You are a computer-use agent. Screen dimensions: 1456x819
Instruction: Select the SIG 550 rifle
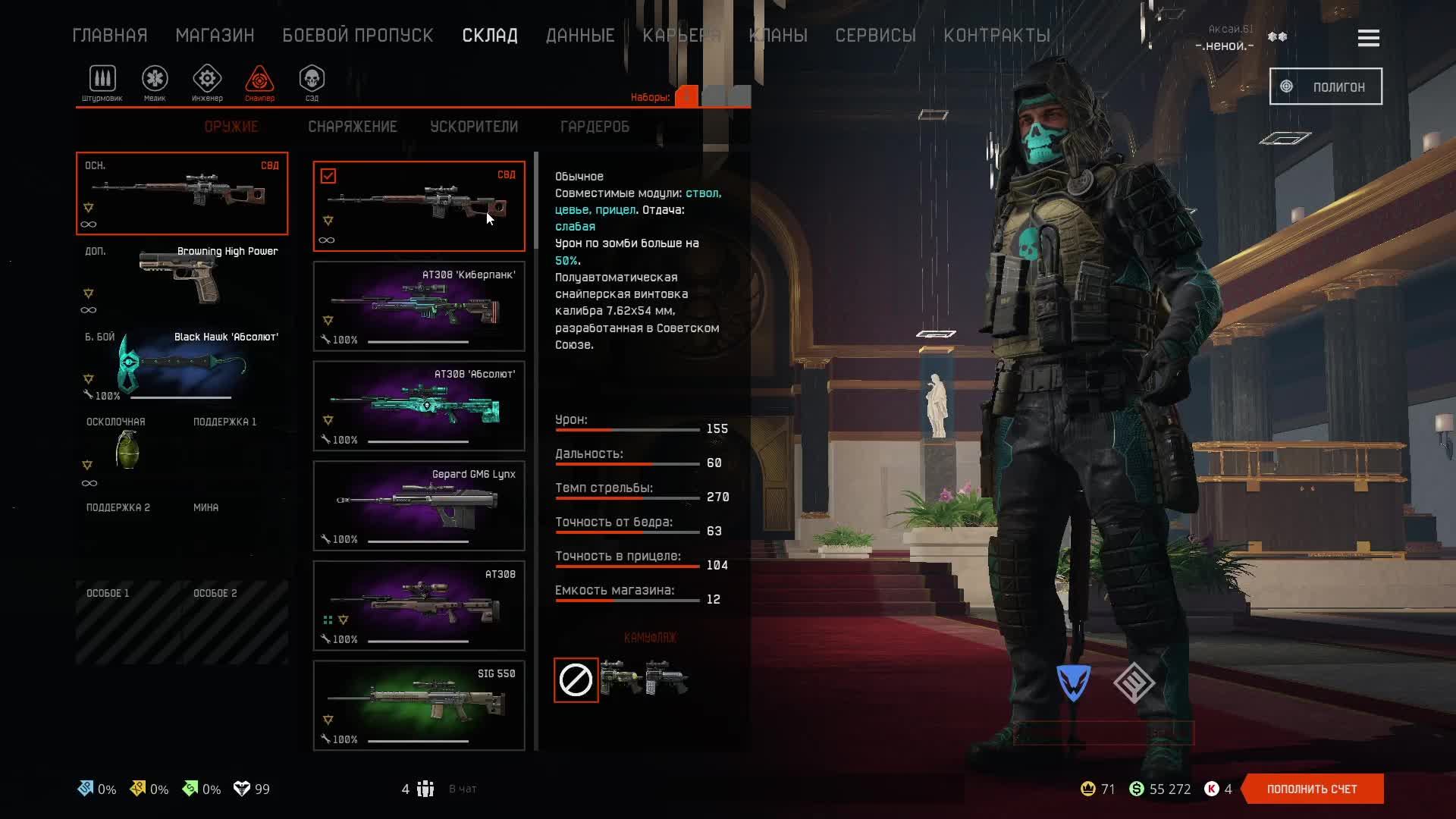[419, 705]
